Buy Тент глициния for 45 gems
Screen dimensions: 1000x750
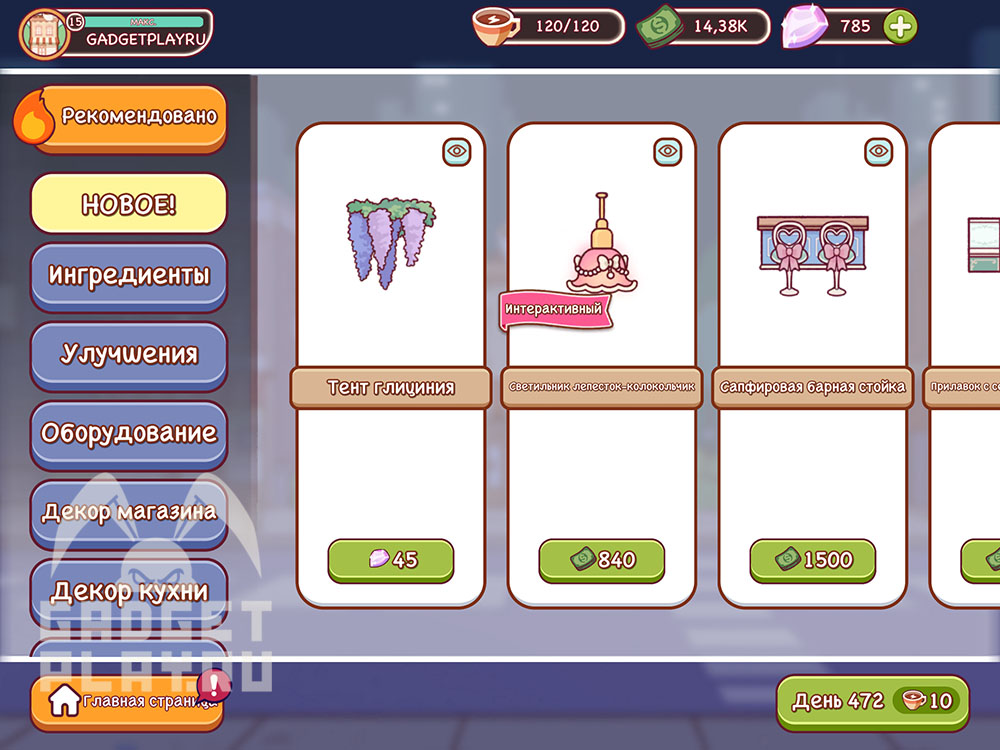391,560
